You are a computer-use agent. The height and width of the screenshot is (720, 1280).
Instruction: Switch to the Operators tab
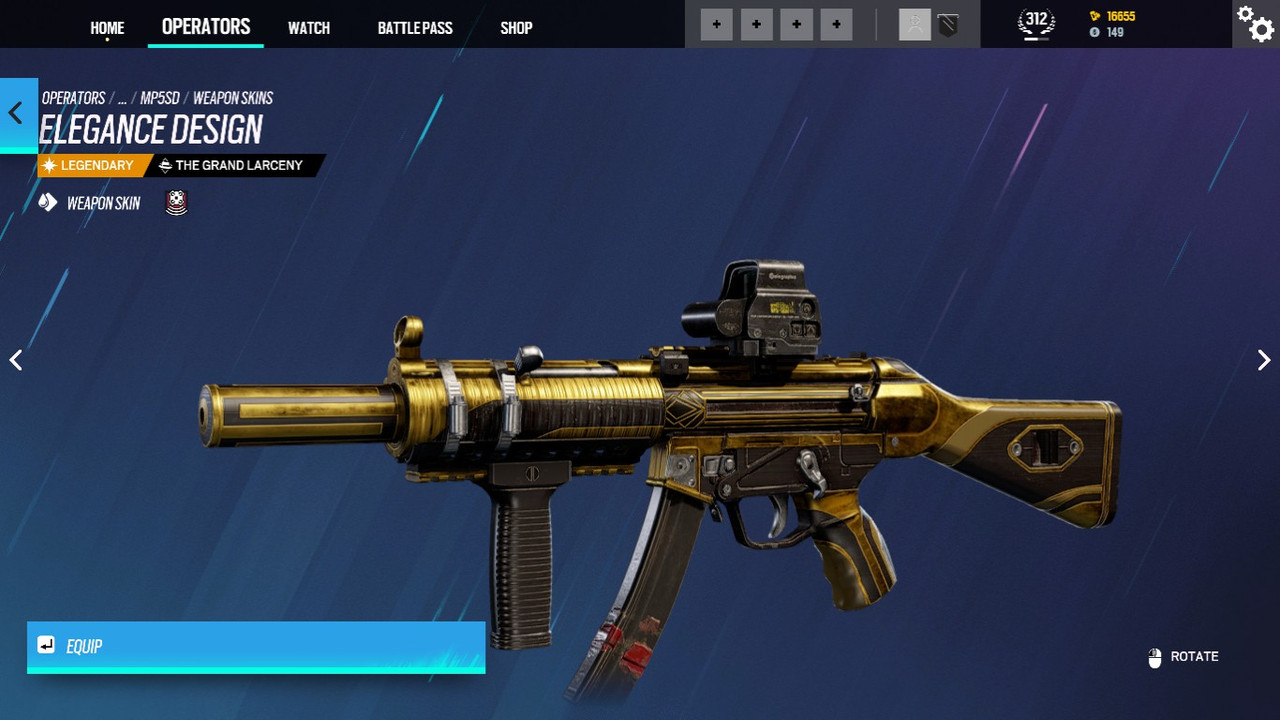[x=206, y=27]
